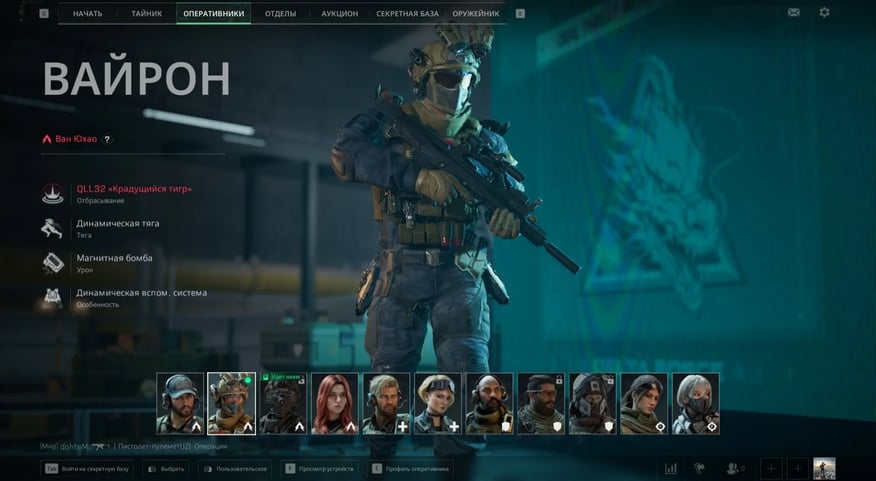876x481 pixels.
Task: Choose the Магнитная бомба ability
Action: [114, 258]
